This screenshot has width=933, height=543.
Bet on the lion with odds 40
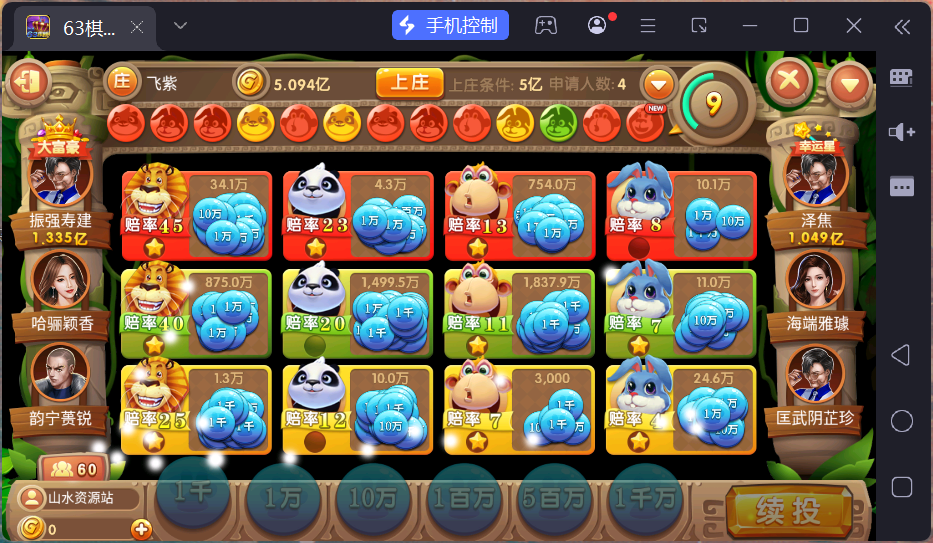196,312
